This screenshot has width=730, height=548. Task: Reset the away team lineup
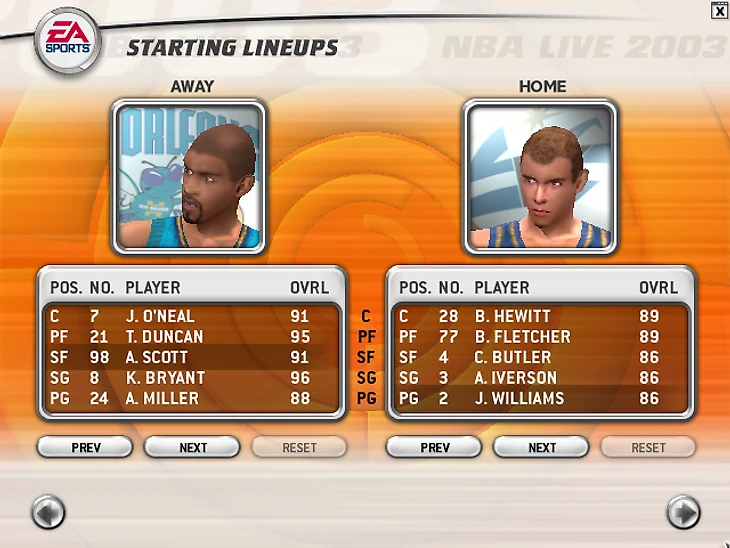coord(299,447)
